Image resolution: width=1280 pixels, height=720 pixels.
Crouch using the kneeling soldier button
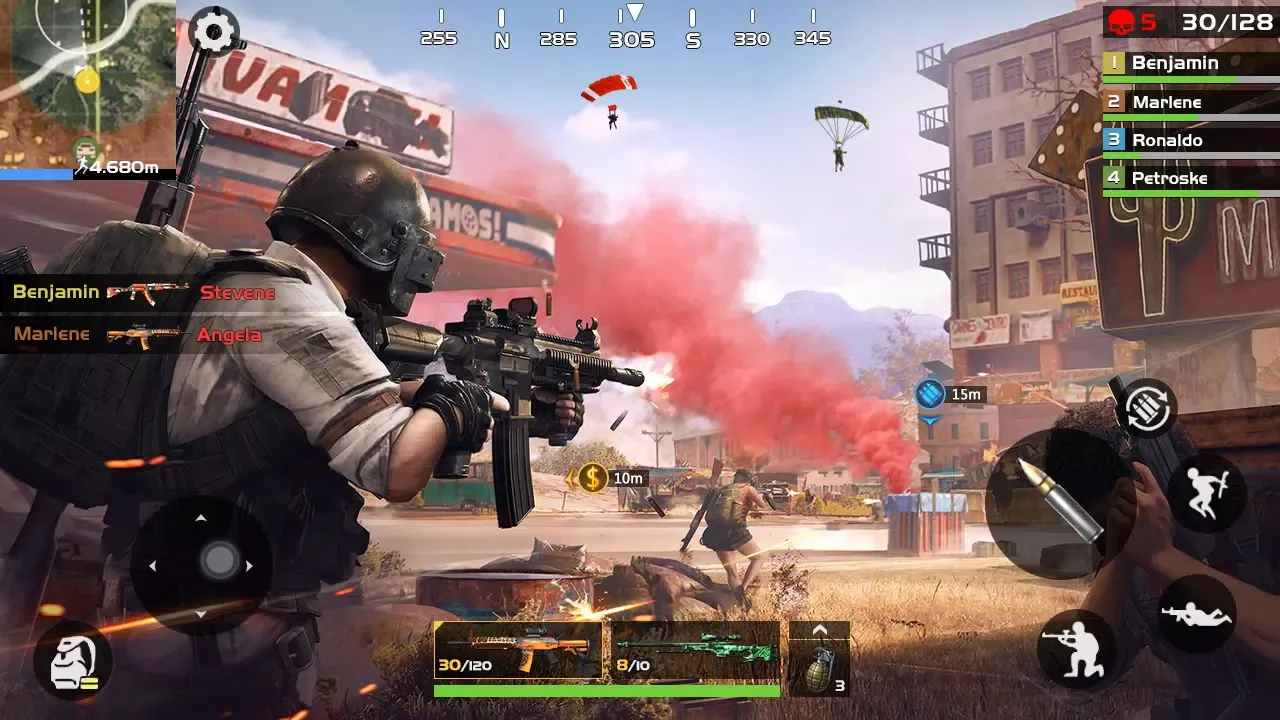1077,647
